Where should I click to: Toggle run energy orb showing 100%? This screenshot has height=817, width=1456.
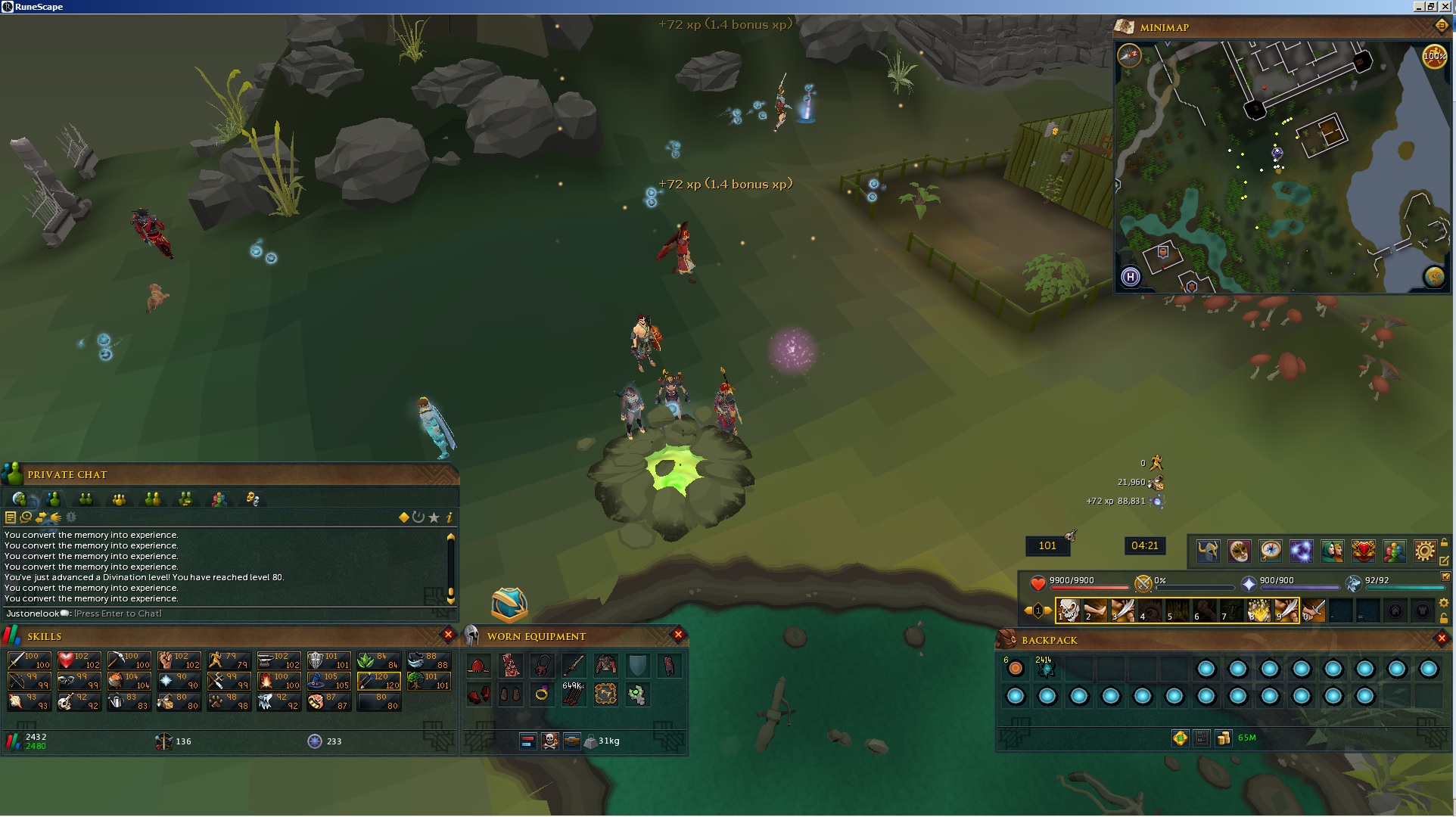click(x=1433, y=56)
